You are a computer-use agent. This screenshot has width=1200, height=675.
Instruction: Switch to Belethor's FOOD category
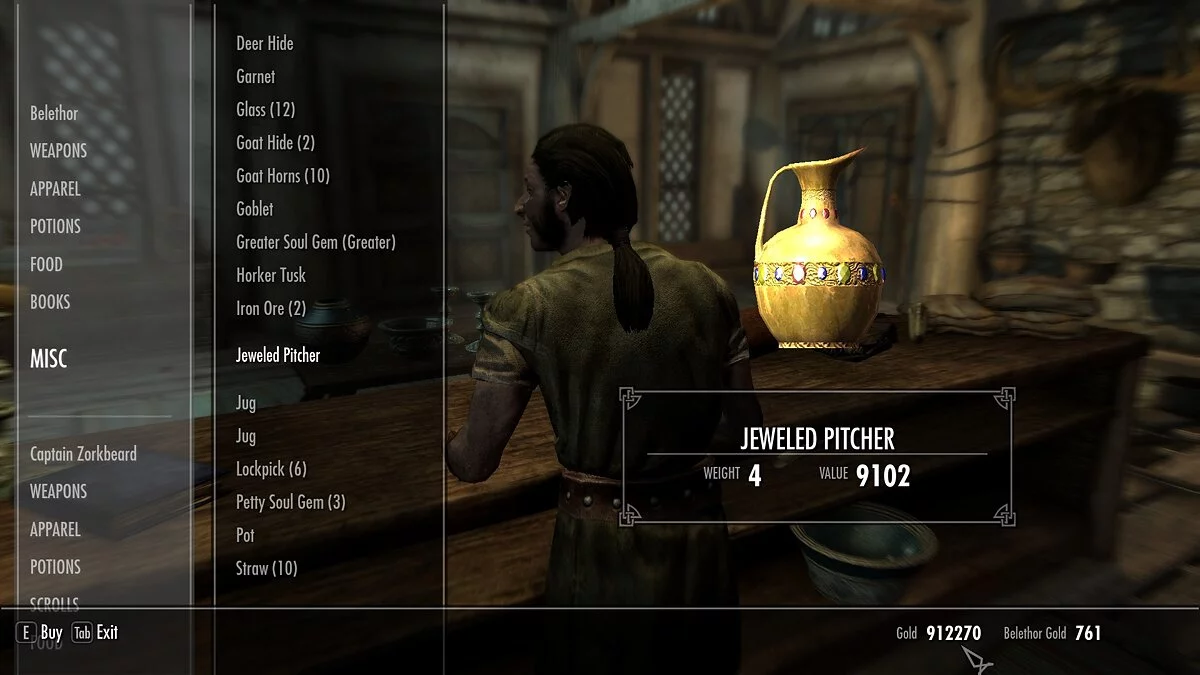click(46, 265)
